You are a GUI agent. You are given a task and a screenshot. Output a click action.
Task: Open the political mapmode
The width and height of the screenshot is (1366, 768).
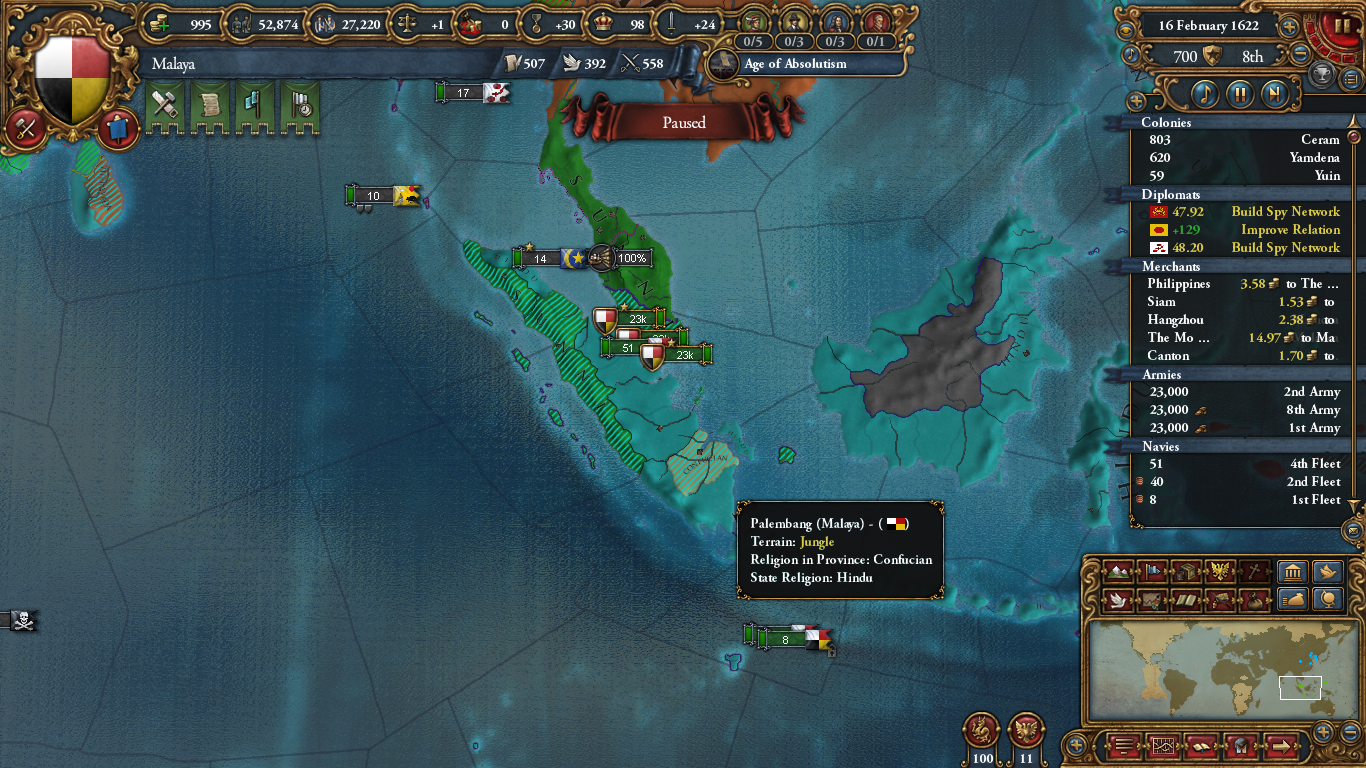(1152, 572)
